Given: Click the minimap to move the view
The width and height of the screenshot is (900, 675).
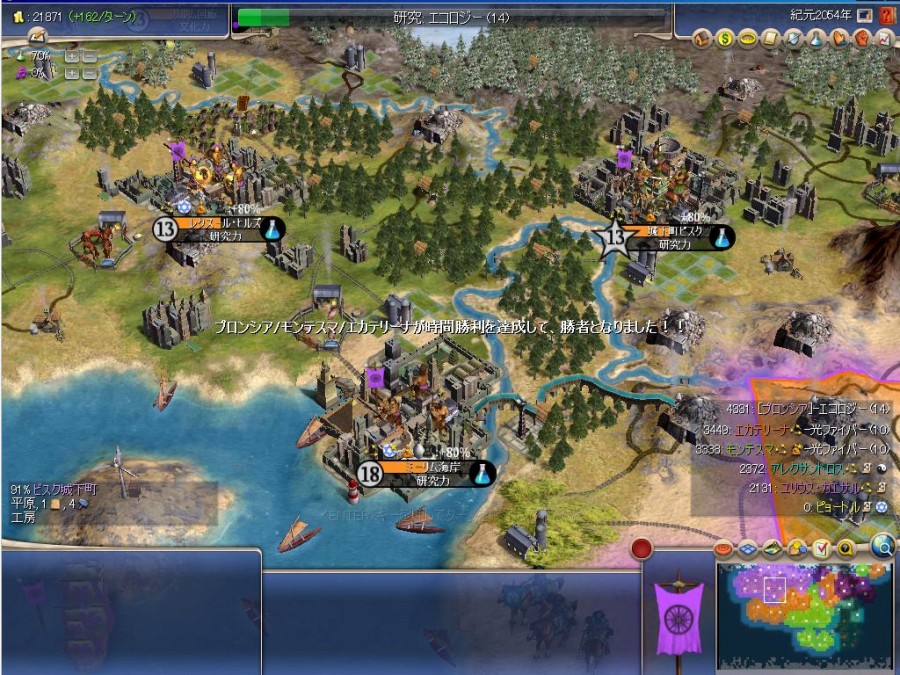Looking at the screenshot, I should pyautogui.click(x=805, y=608).
